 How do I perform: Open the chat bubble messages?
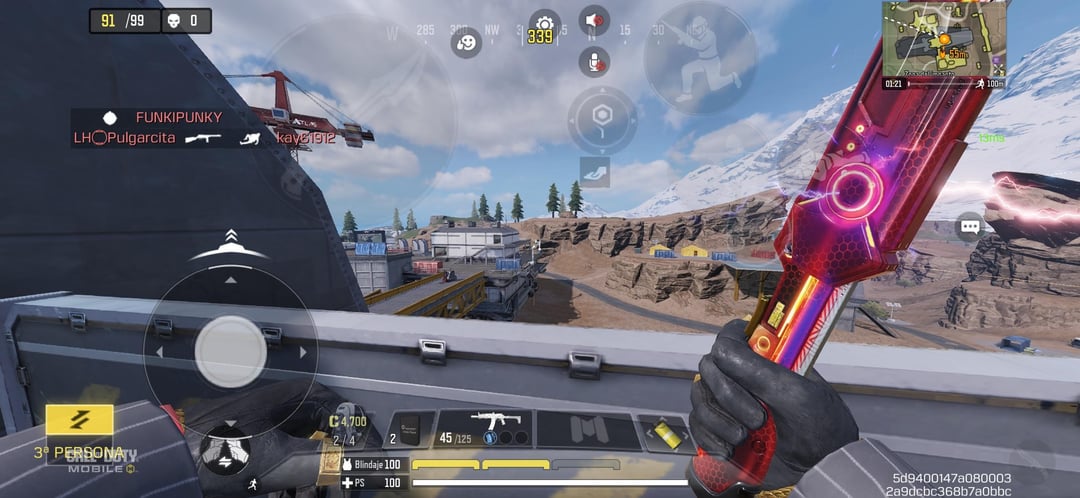point(969,226)
